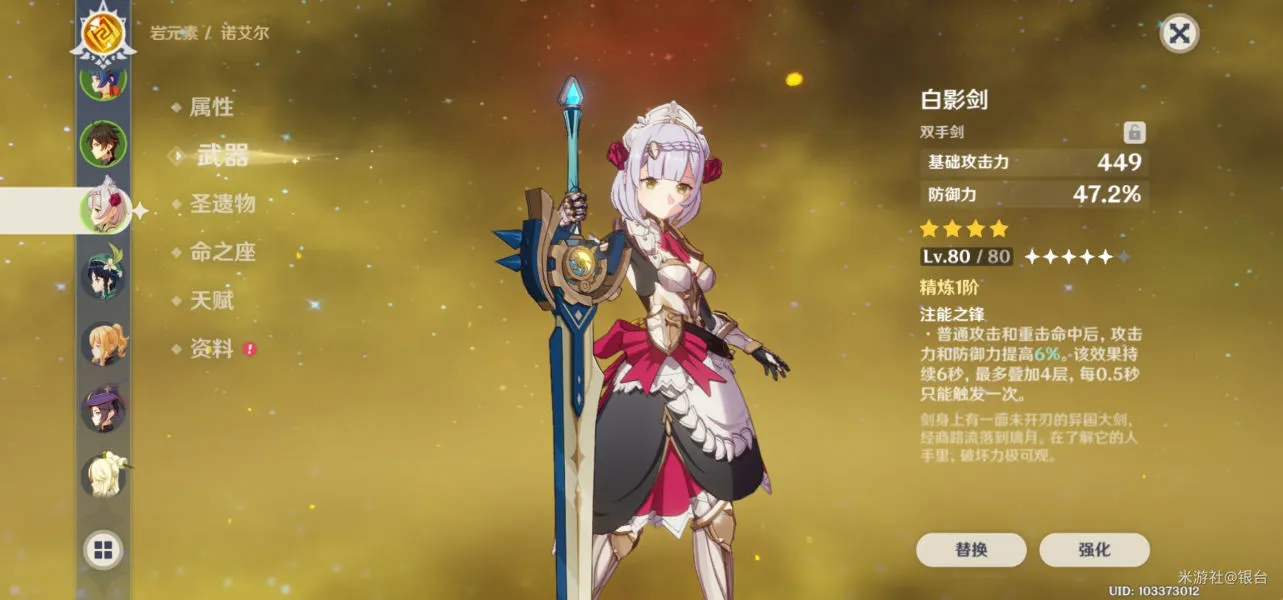
Task: Go to the 天赋 talents tab
Action: coord(211,300)
